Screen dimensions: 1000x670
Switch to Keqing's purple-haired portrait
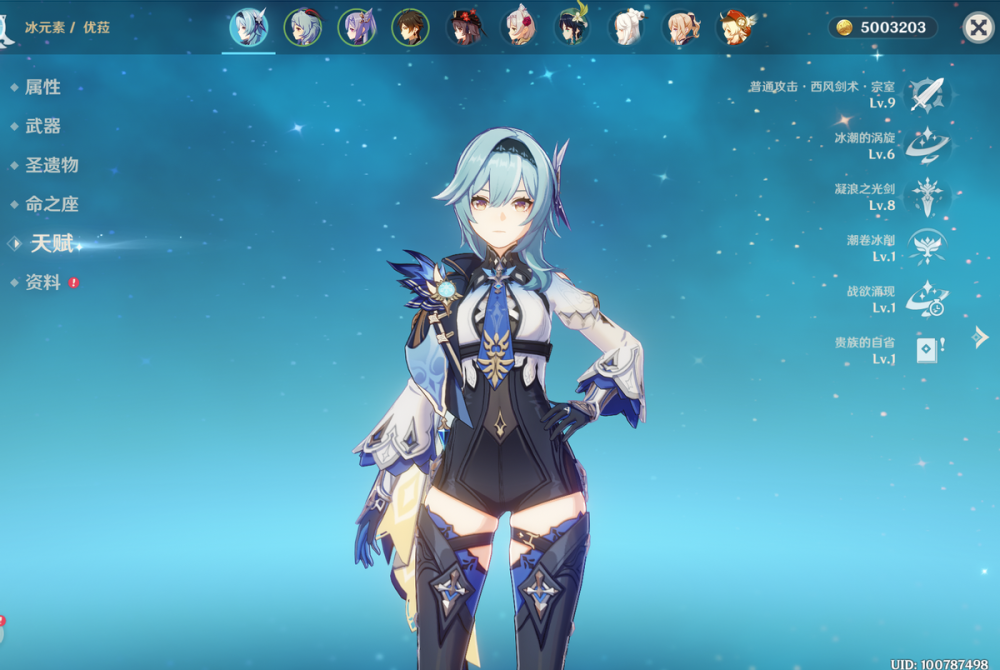coord(357,27)
